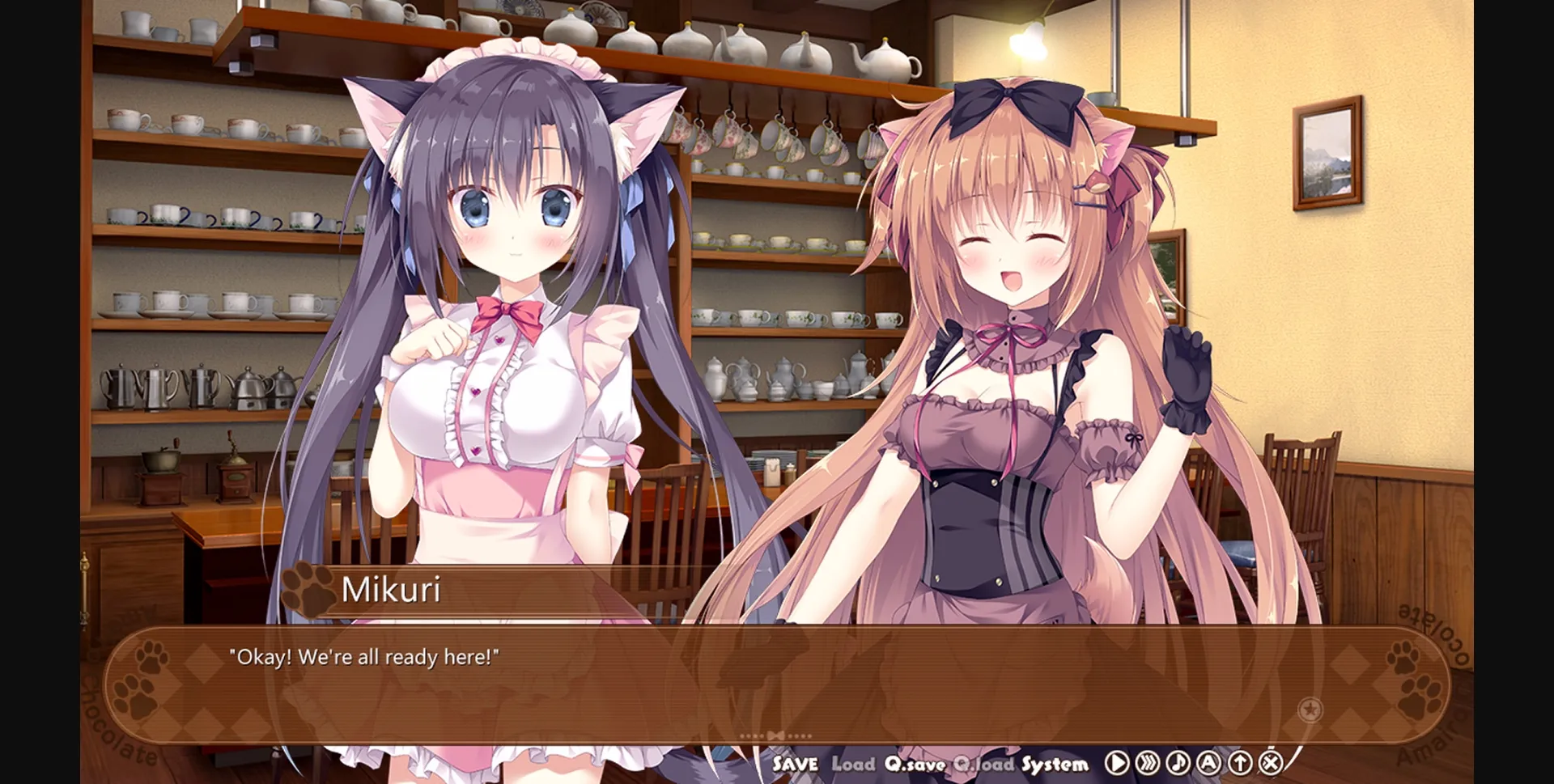Open the message backlog with the up-arrow icon
1554x784 pixels.
click(1239, 762)
